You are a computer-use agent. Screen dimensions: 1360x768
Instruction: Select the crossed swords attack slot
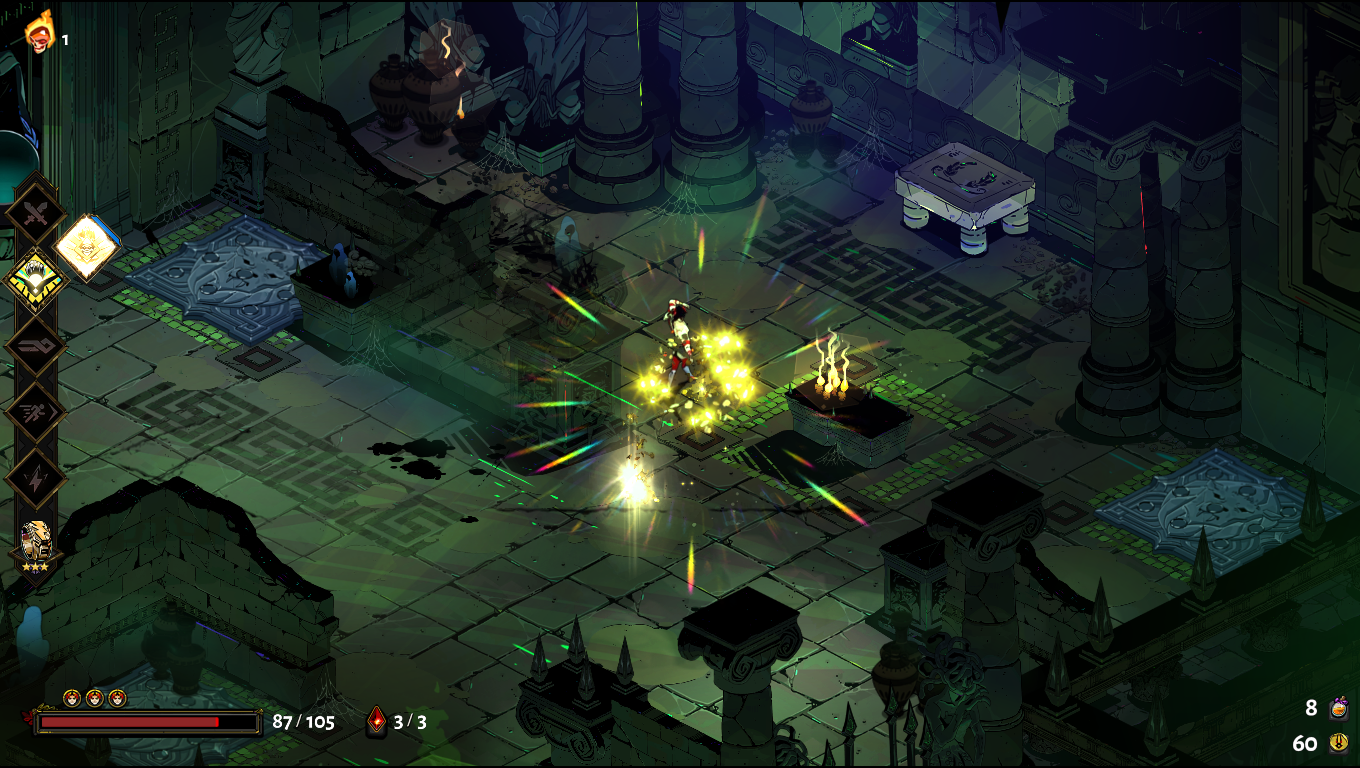35,212
